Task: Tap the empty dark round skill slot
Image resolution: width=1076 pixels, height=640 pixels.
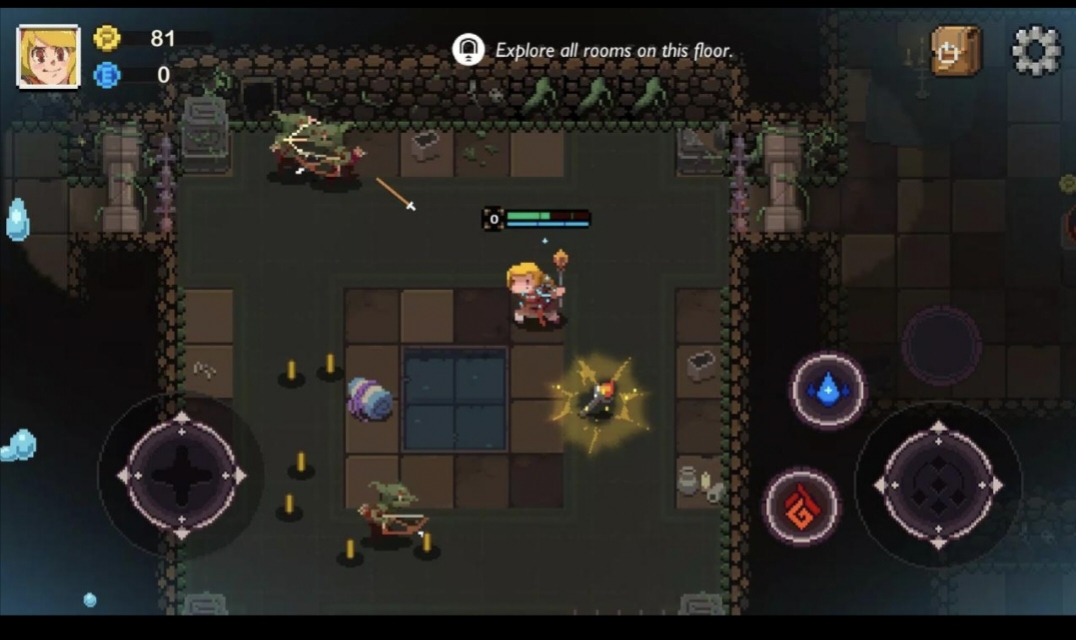Action: [940, 346]
